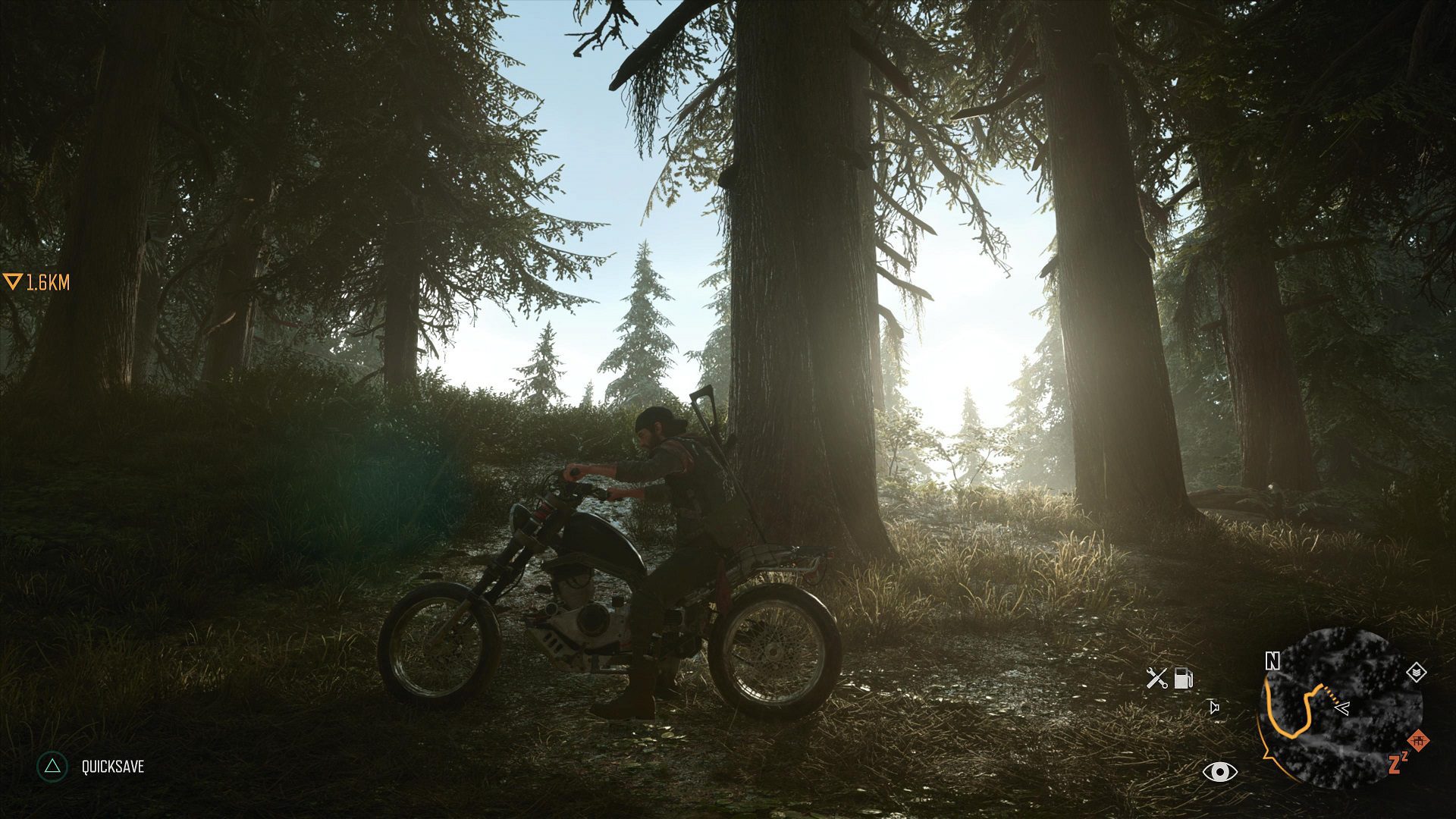
Task: Click the QUICKSAVE label
Action: [113, 767]
